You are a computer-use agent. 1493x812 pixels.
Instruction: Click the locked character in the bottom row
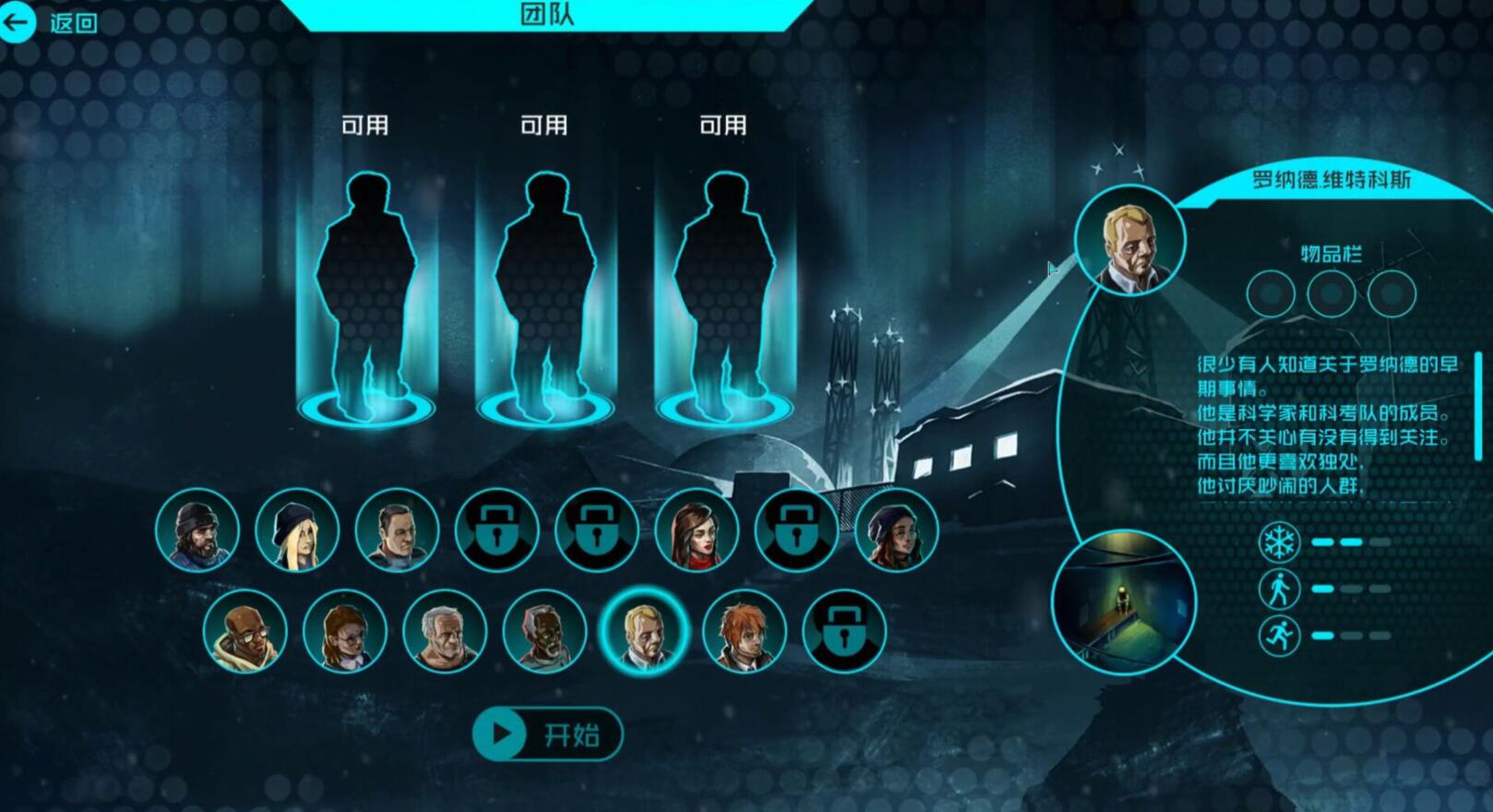click(x=843, y=631)
